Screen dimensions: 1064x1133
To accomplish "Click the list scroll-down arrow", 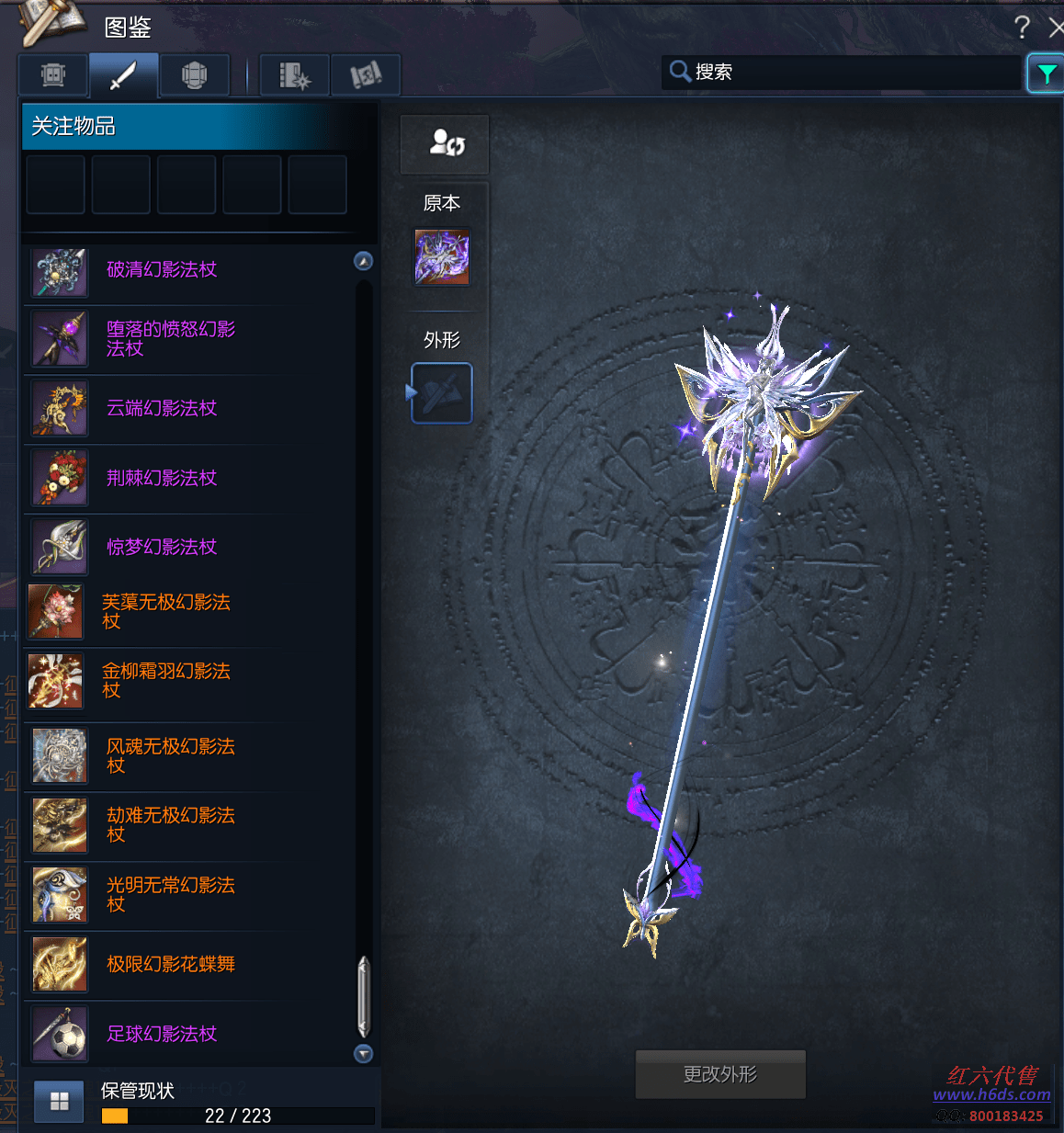I will [364, 1054].
